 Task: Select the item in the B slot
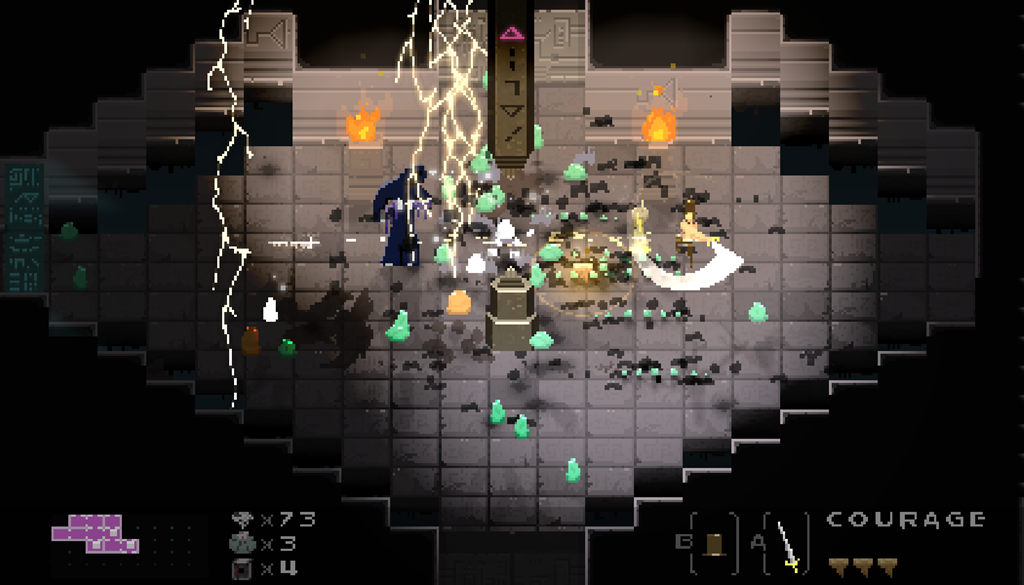pos(713,543)
